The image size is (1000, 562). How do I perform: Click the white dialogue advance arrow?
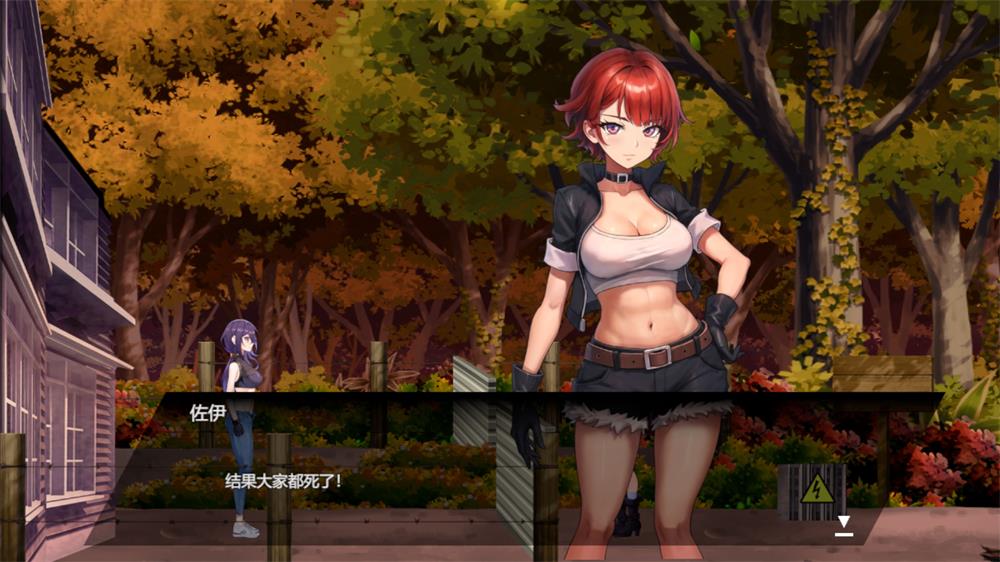click(844, 523)
